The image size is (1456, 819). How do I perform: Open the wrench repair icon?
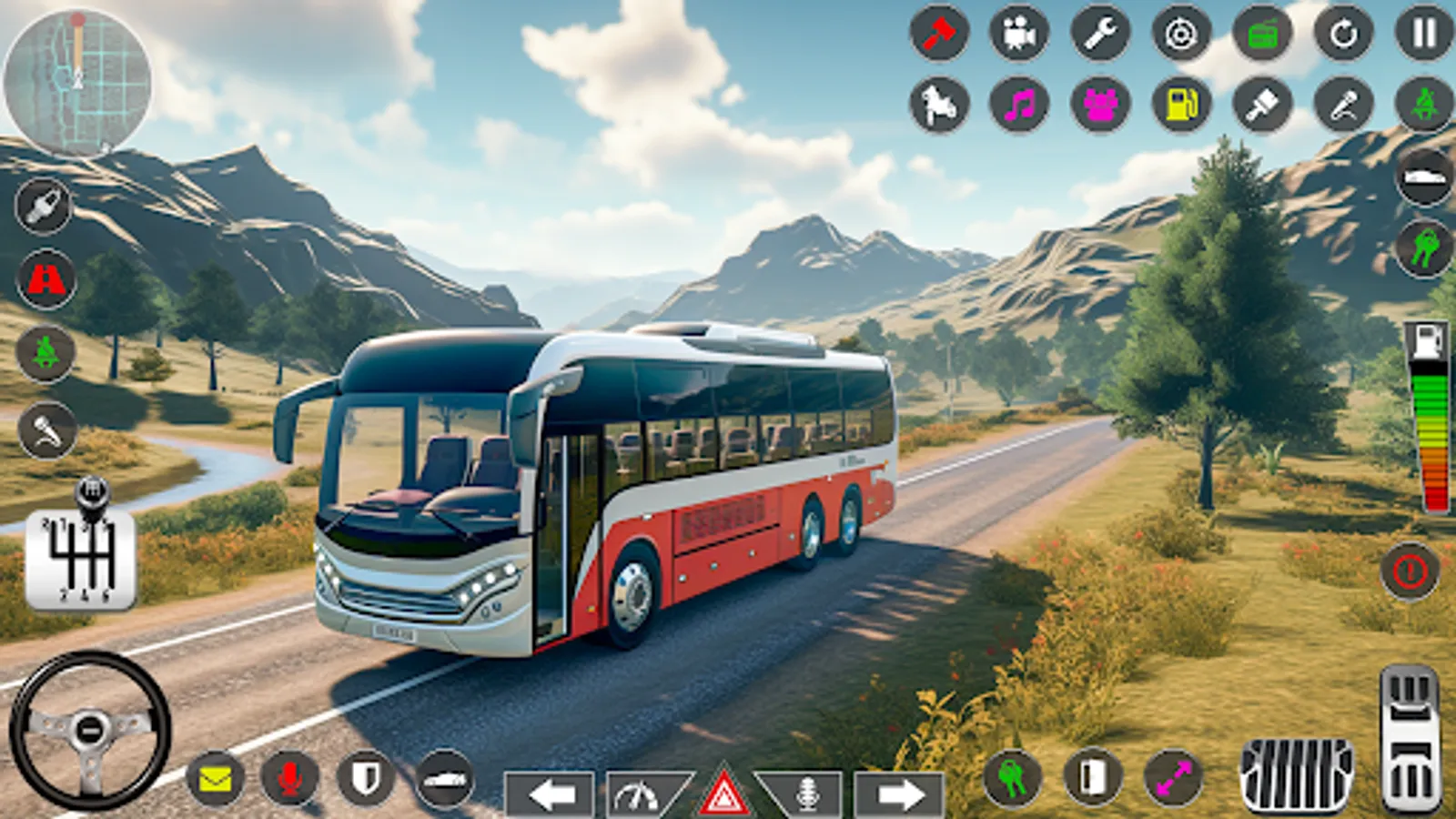1100,34
